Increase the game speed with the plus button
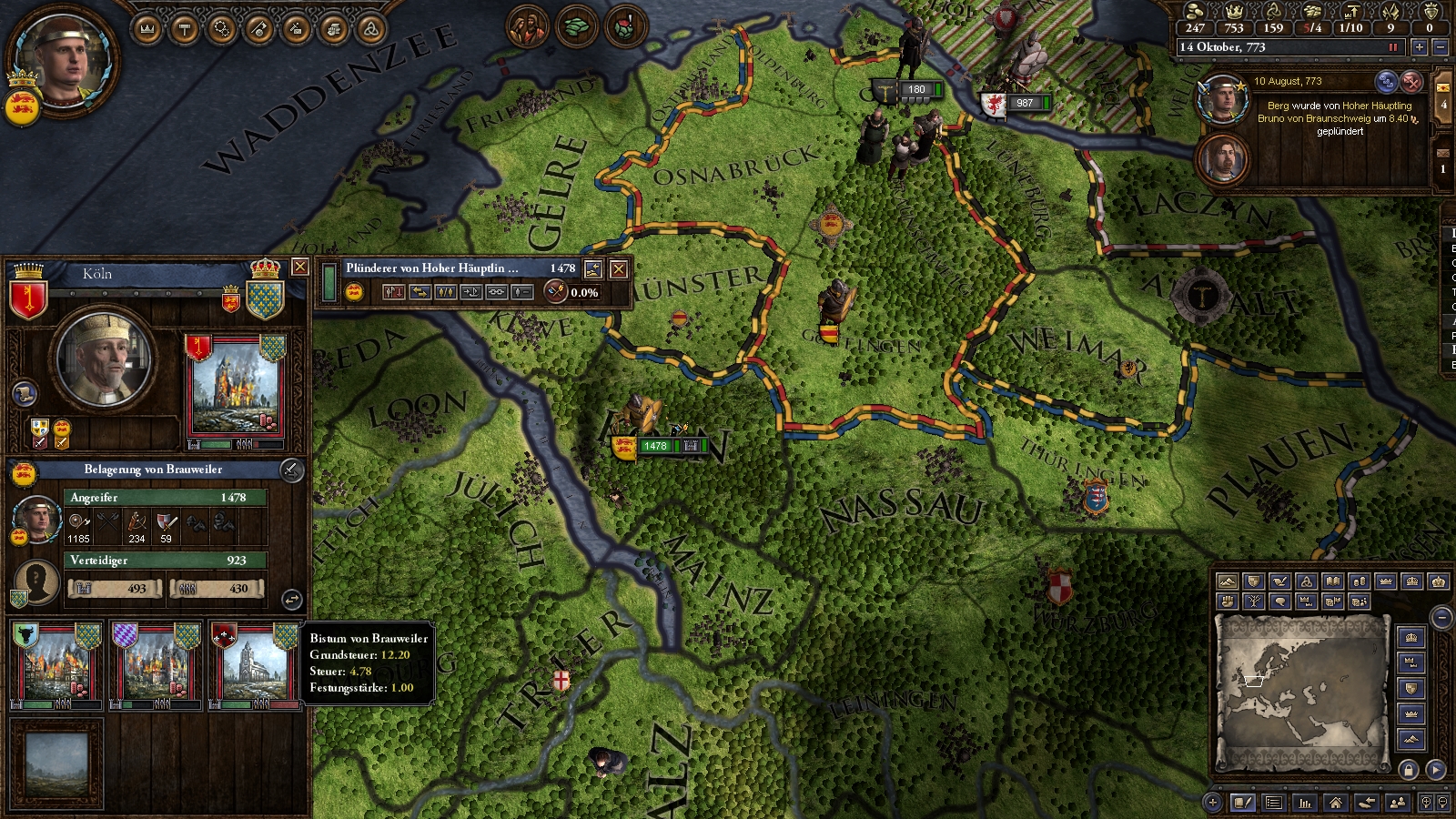 1419,47
